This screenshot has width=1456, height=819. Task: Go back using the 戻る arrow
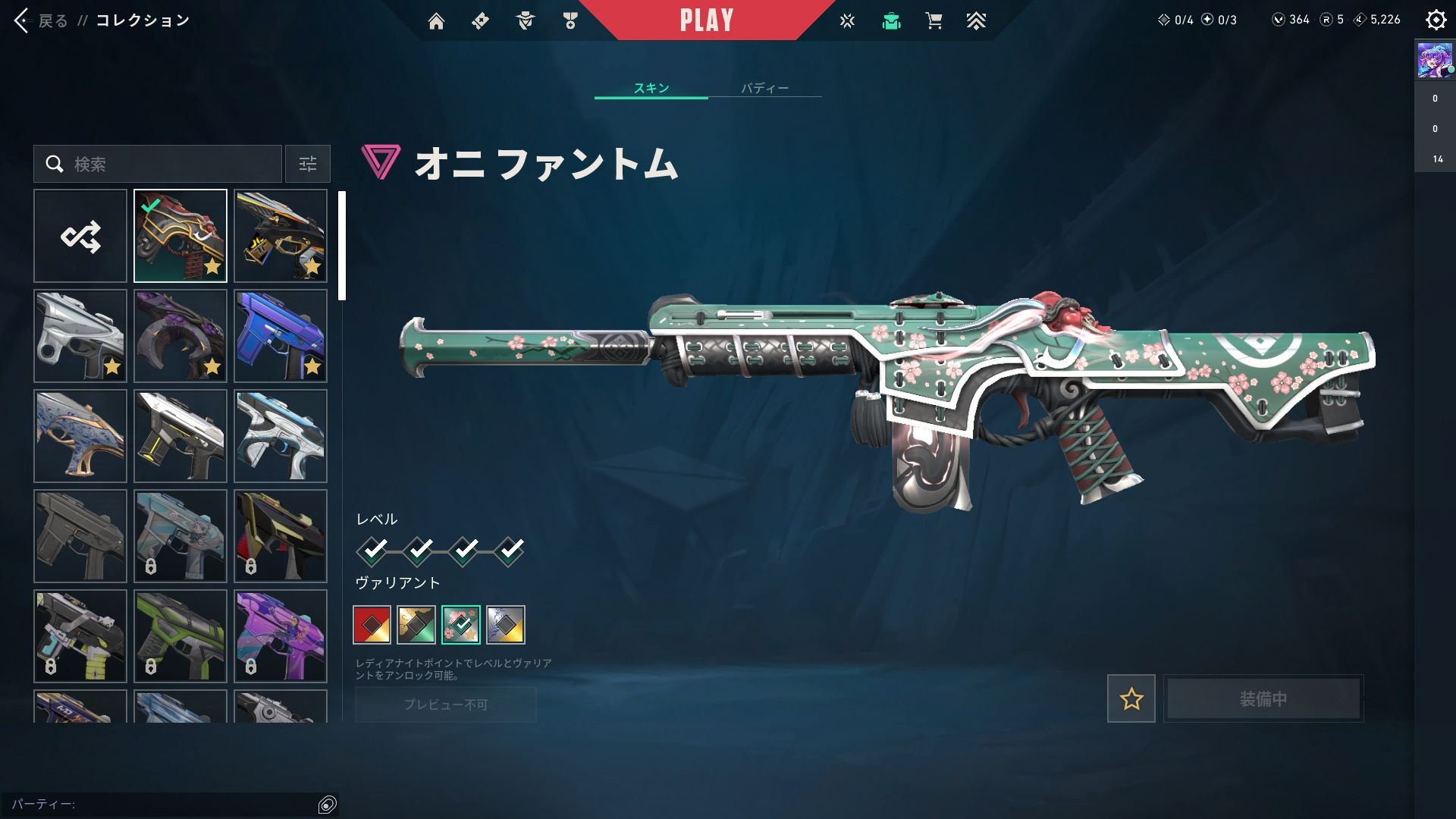(23, 20)
